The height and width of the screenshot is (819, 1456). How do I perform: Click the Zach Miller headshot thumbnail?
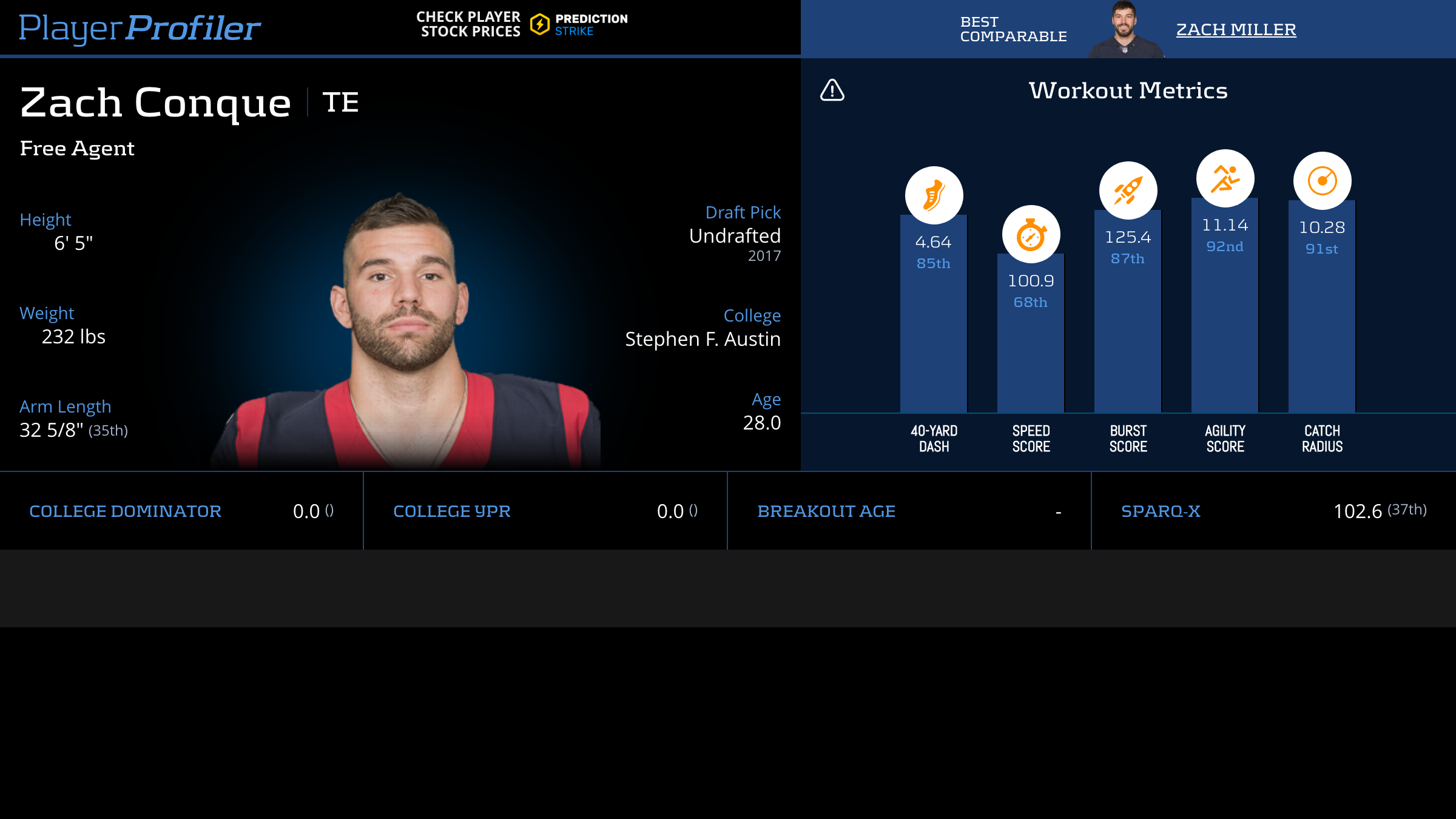1124,29
